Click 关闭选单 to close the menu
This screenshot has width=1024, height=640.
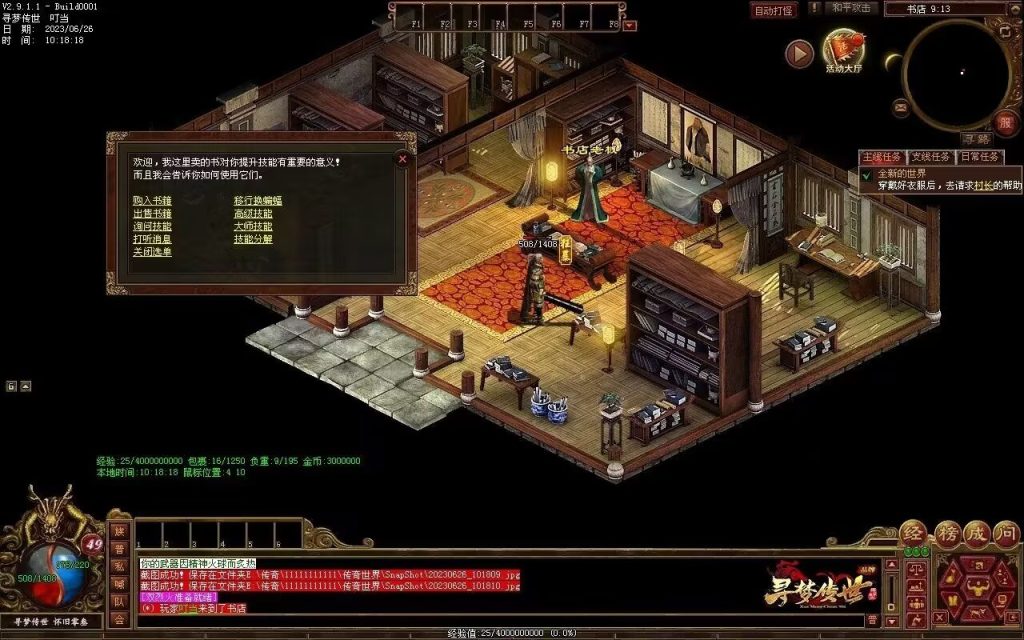[x=152, y=252]
